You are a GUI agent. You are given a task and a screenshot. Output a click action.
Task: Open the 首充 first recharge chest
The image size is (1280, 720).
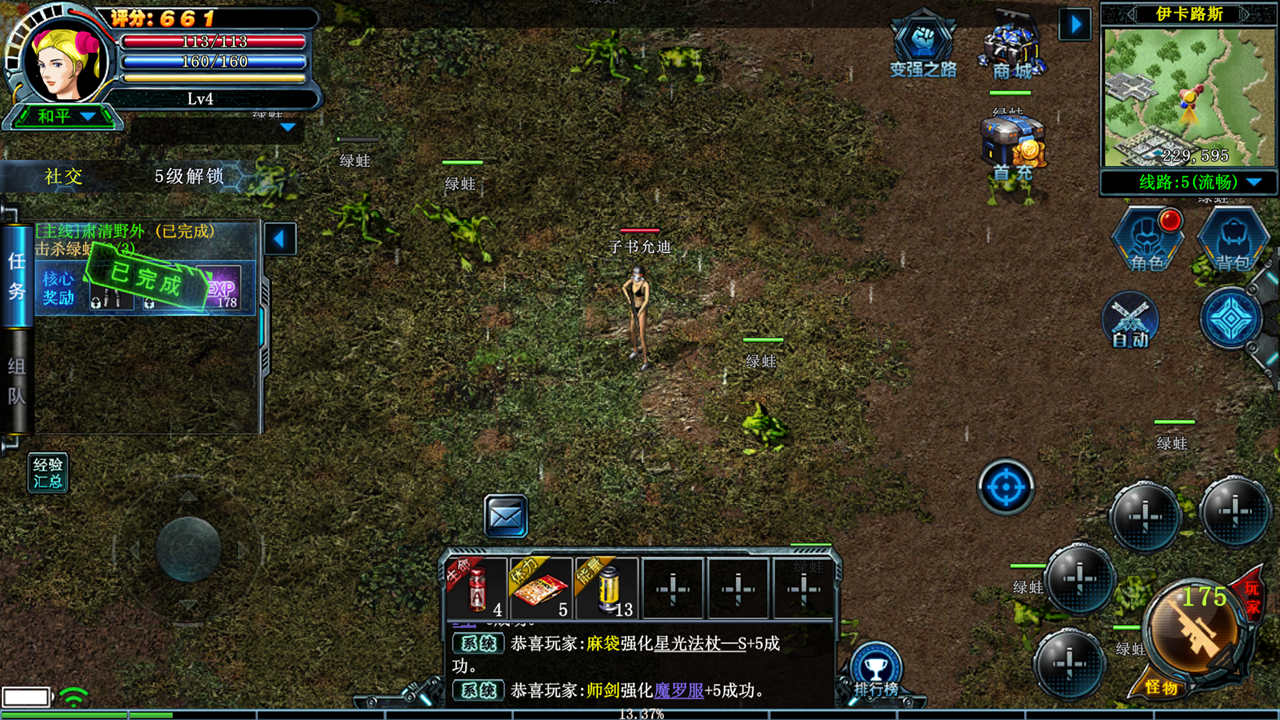pos(1012,146)
